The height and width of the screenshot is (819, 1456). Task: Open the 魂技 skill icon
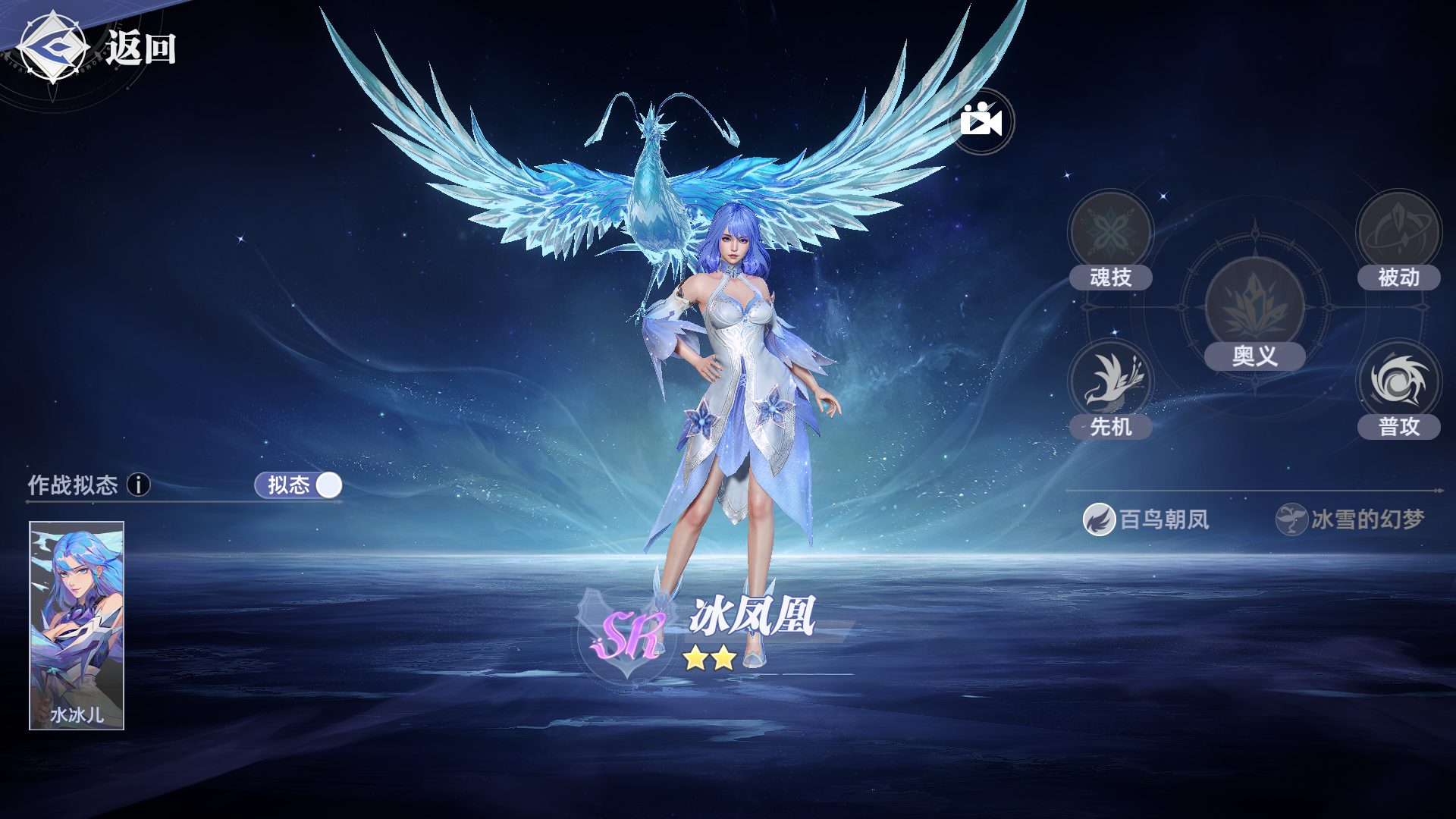click(x=1110, y=229)
